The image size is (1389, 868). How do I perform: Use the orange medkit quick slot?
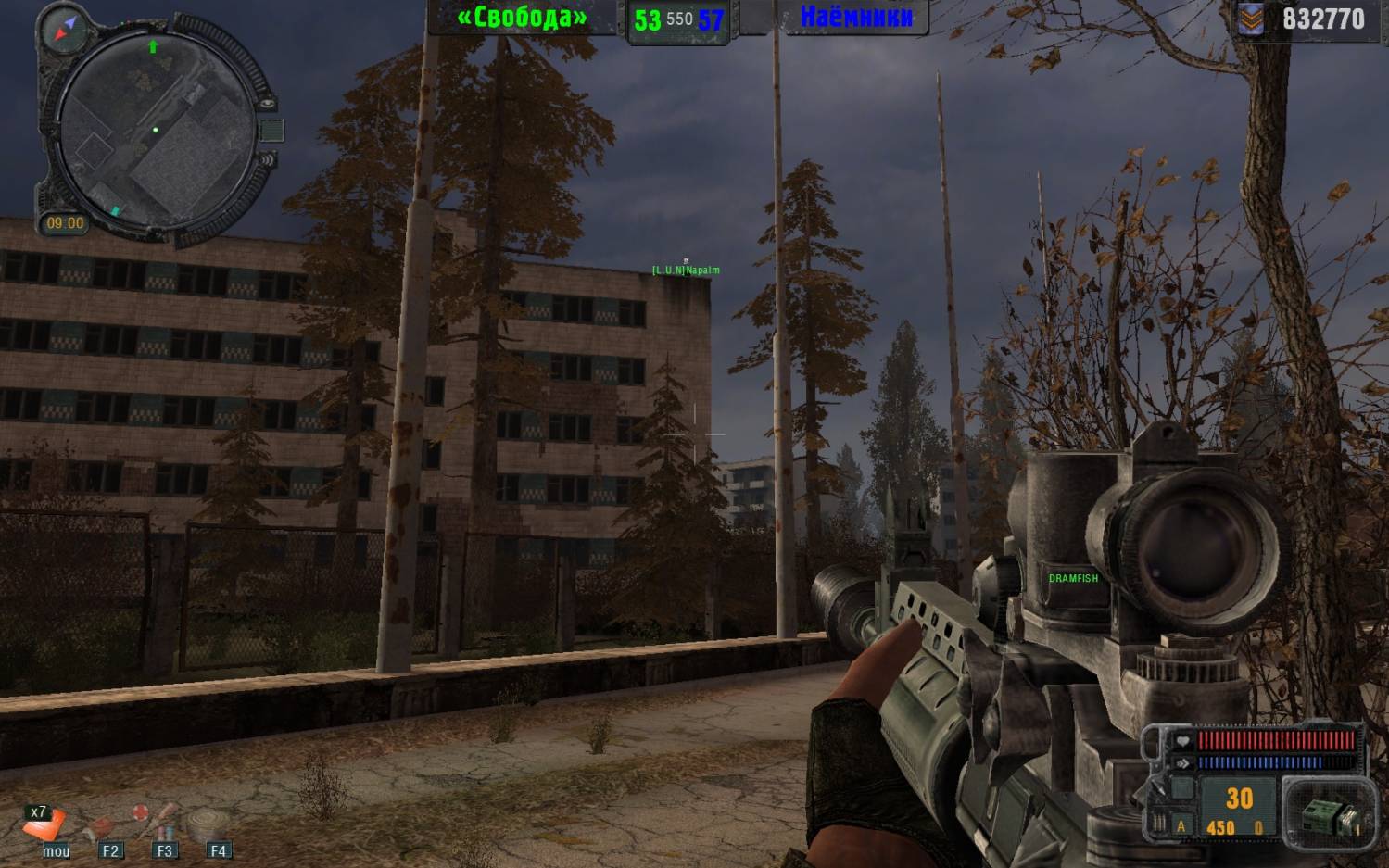[x=44, y=824]
